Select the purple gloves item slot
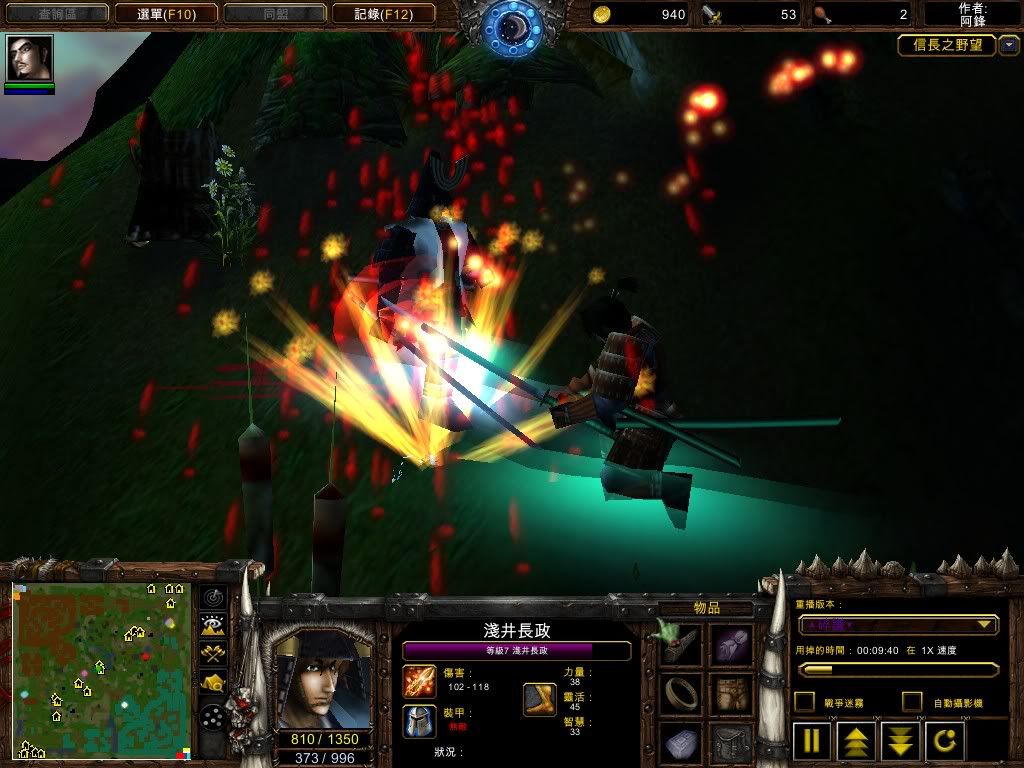1024x768 pixels. pyautogui.click(x=731, y=645)
